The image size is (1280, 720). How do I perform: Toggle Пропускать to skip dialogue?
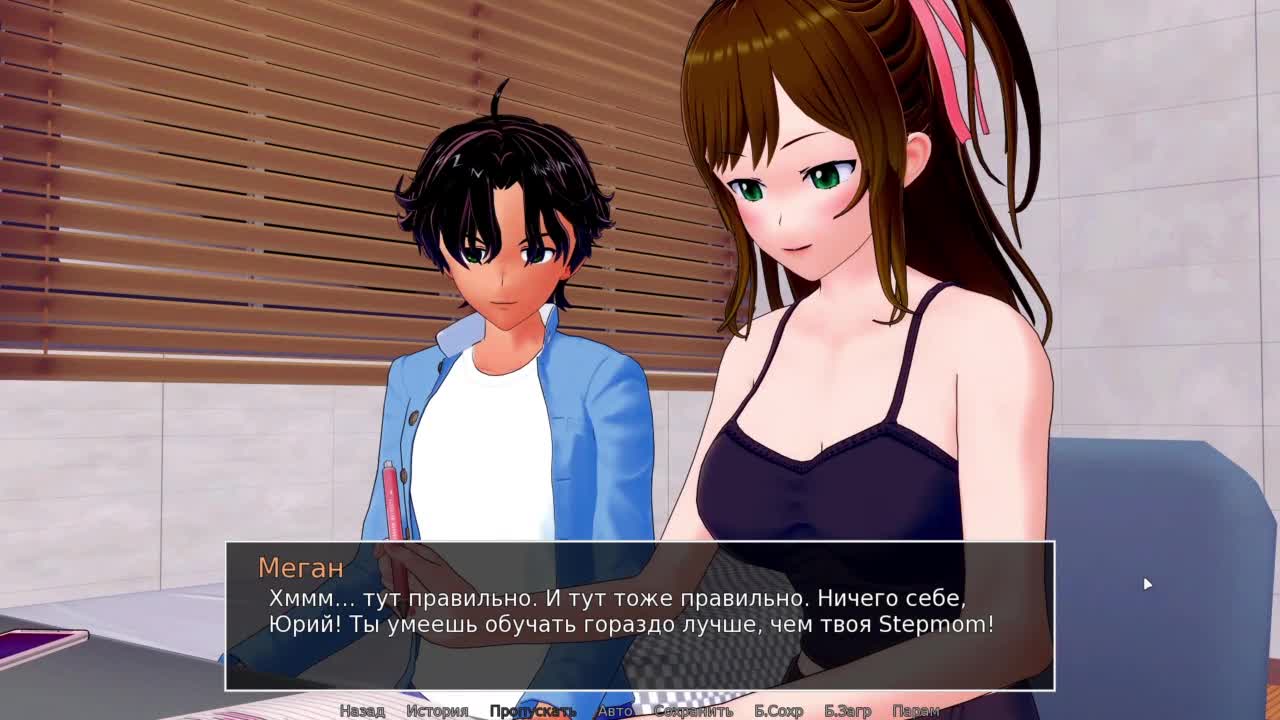[x=533, y=711]
